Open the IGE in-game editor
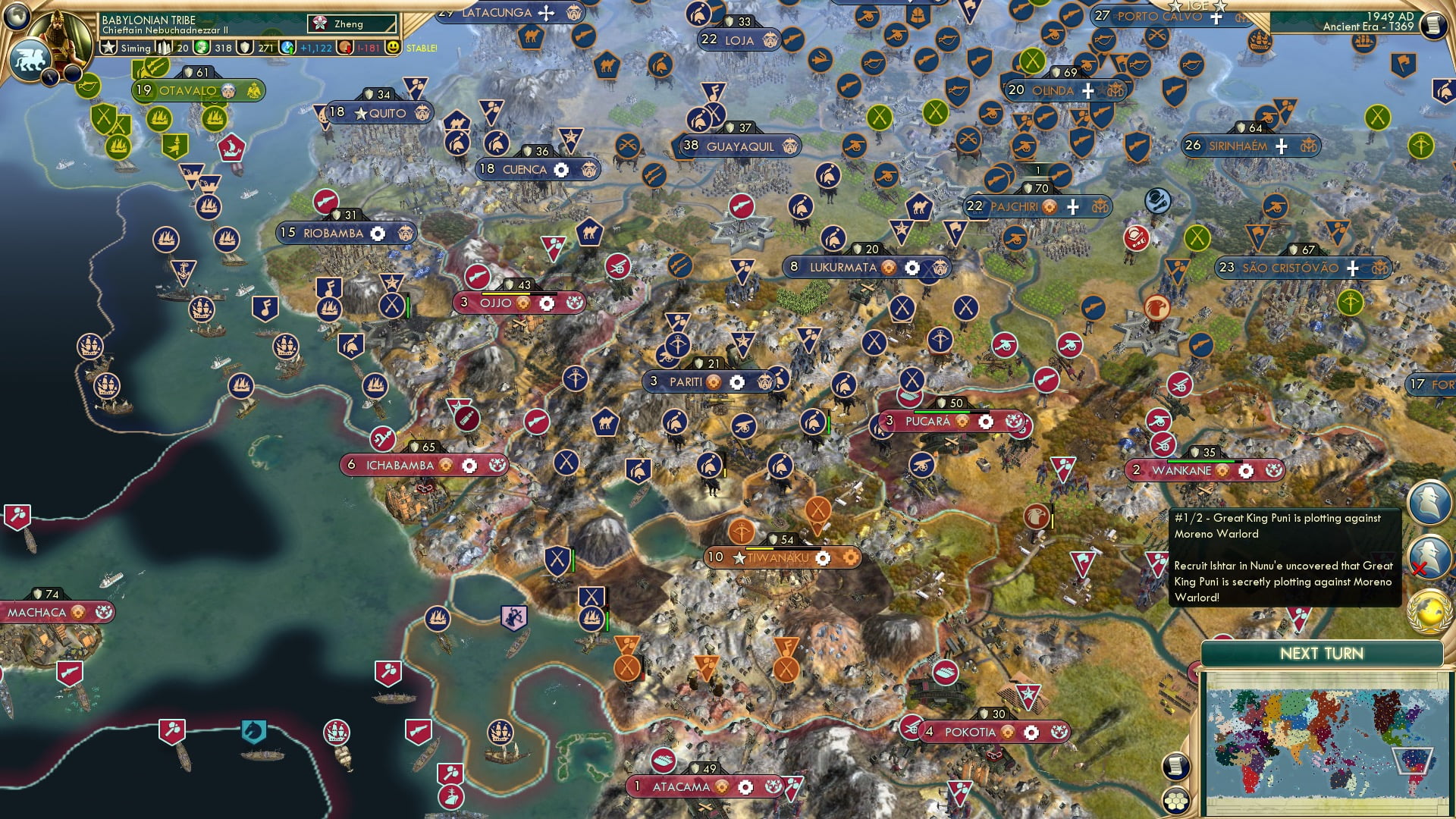 coord(1197,6)
